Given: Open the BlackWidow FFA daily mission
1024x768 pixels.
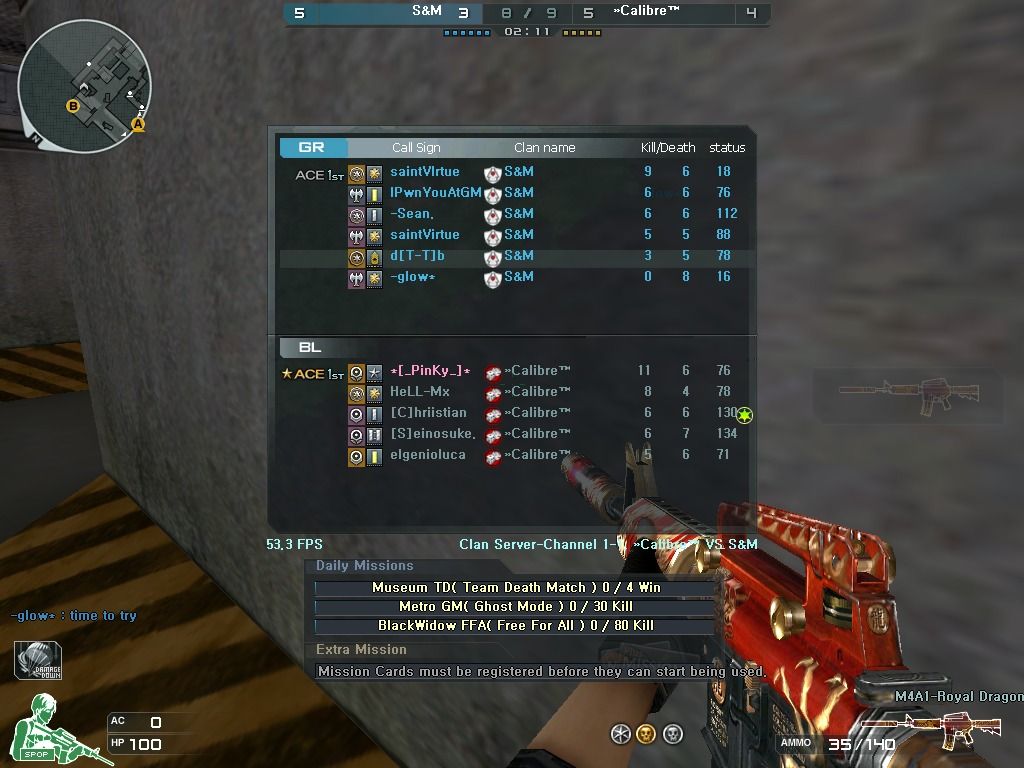Looking at the screenshot, I should 516,626.
